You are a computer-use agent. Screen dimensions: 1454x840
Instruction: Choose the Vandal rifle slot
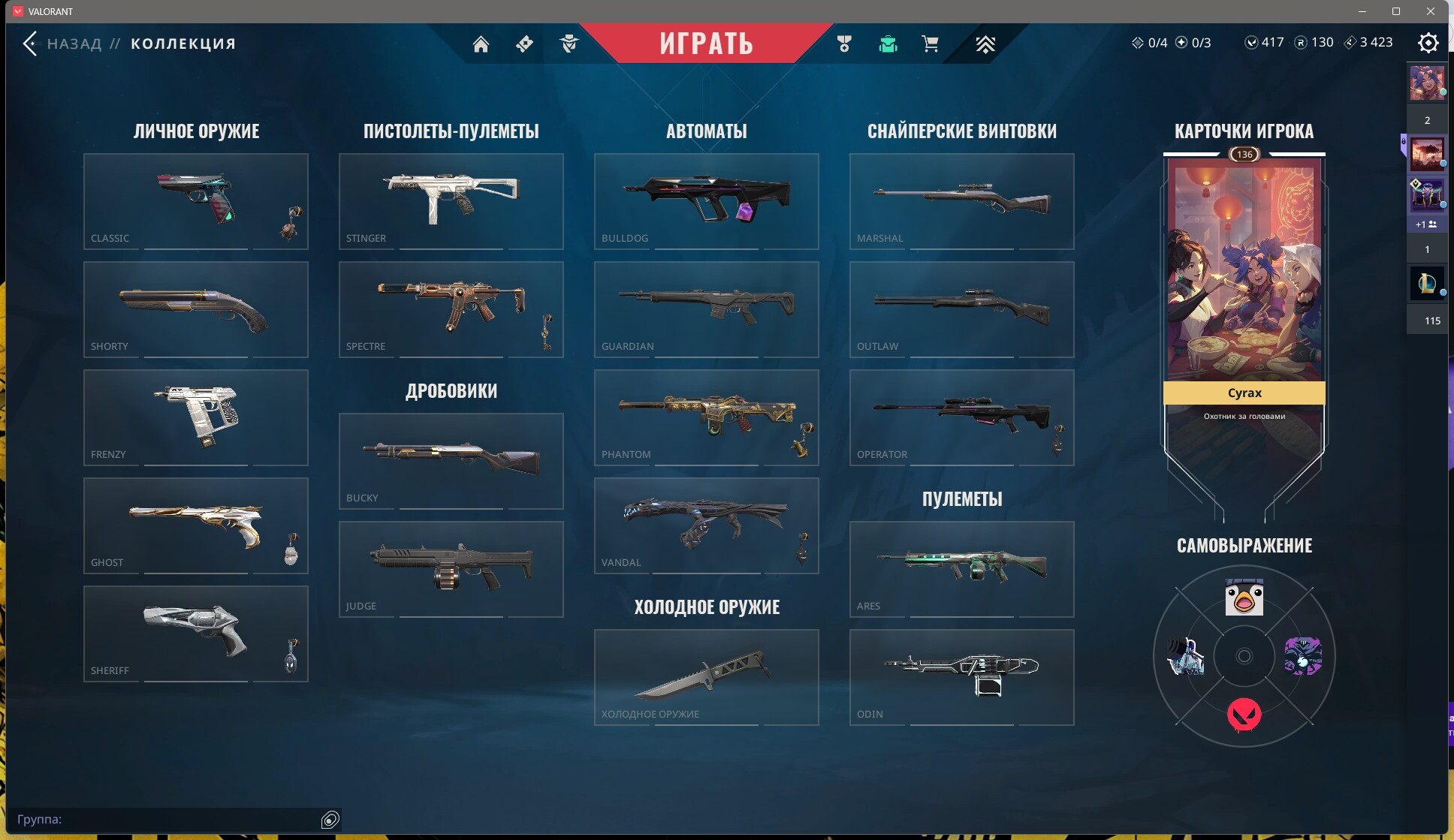tap(706, 525)
